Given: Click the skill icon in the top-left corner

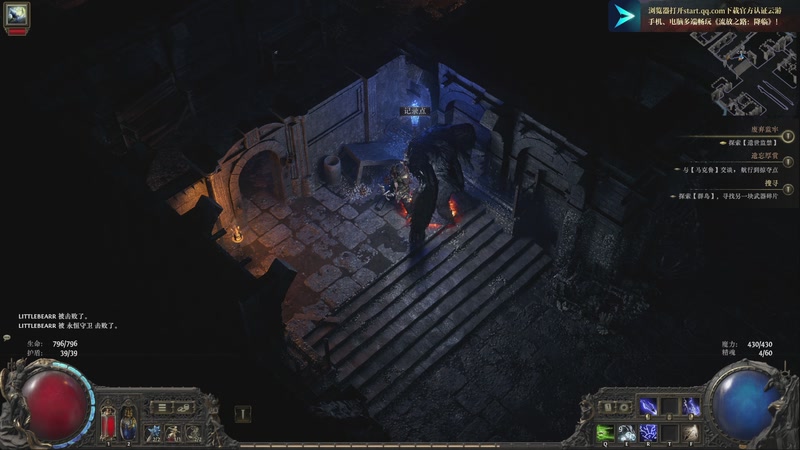Looking at the screenshot, I should point(17,14).
